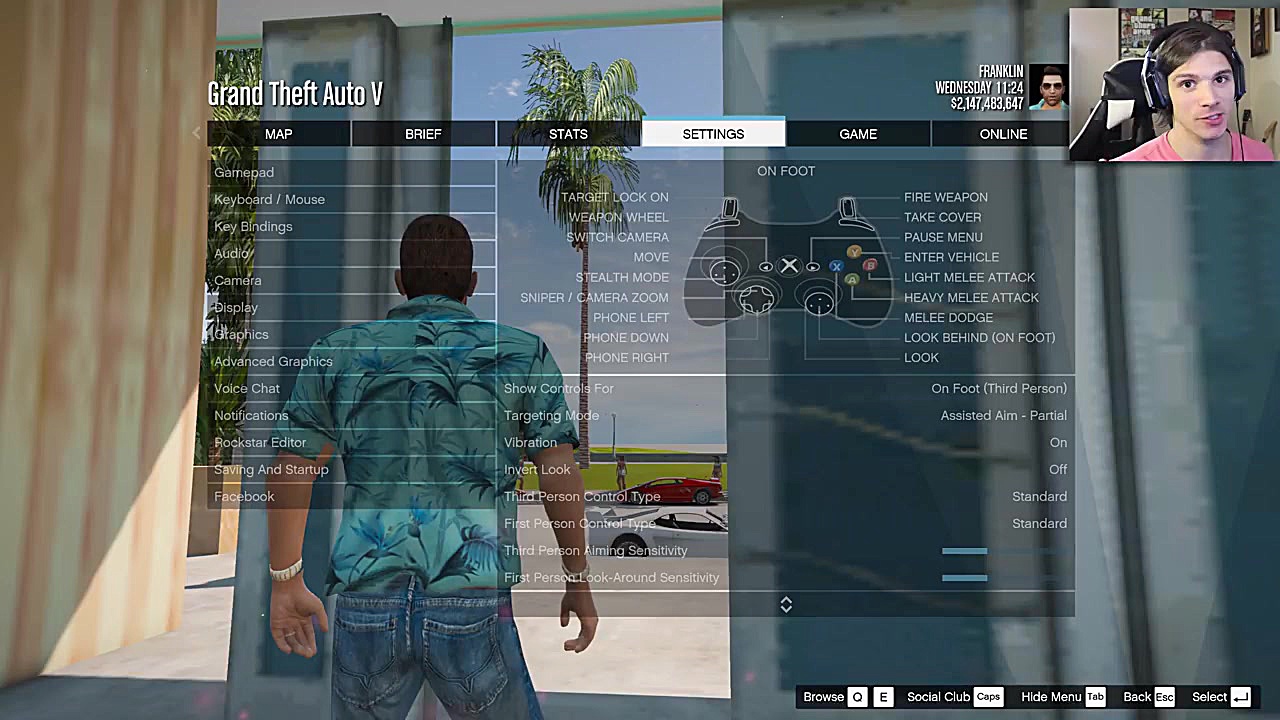Screen dimensions: 1280x720
Task: Select Graphics in the settings sidebar
Action: point(241,334)
